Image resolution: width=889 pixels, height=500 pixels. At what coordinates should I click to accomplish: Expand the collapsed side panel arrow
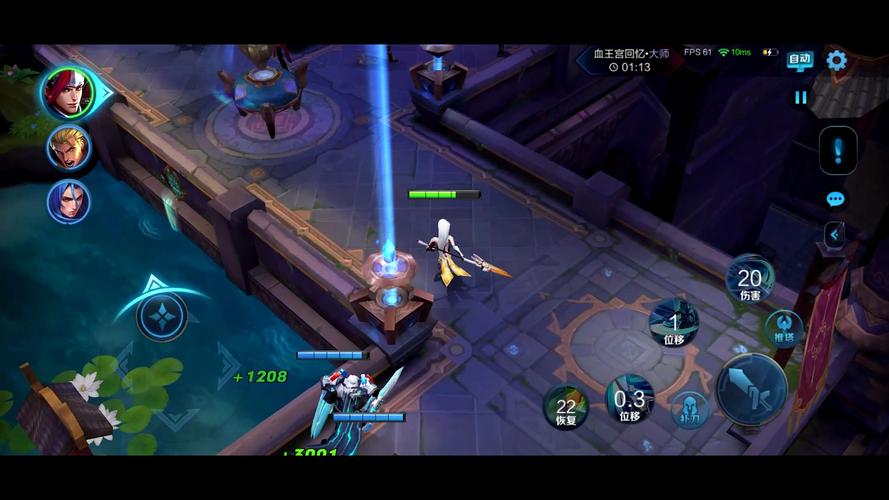[x=834, y=234]
